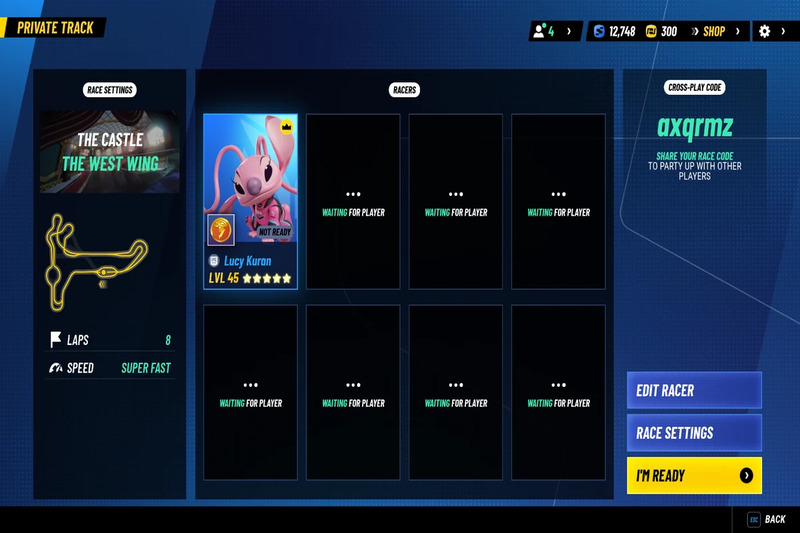Open the Edit Racer menu

click(x=694, y=391)
